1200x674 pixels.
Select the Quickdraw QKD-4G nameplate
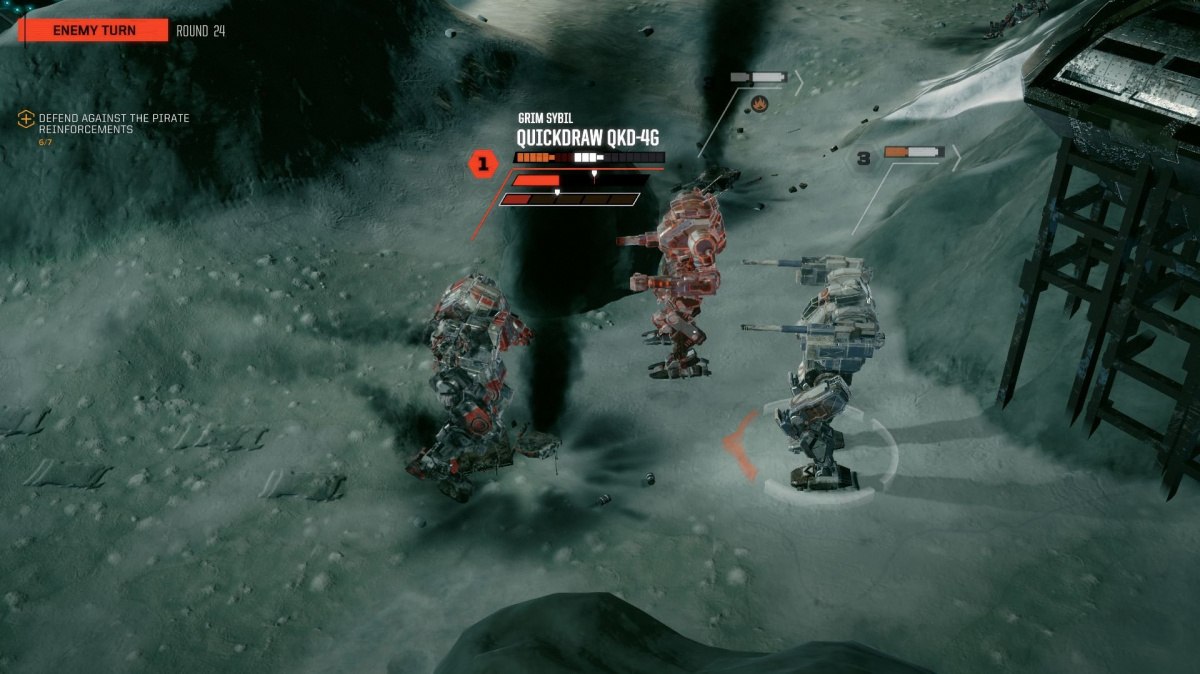(x=587, y=138)
